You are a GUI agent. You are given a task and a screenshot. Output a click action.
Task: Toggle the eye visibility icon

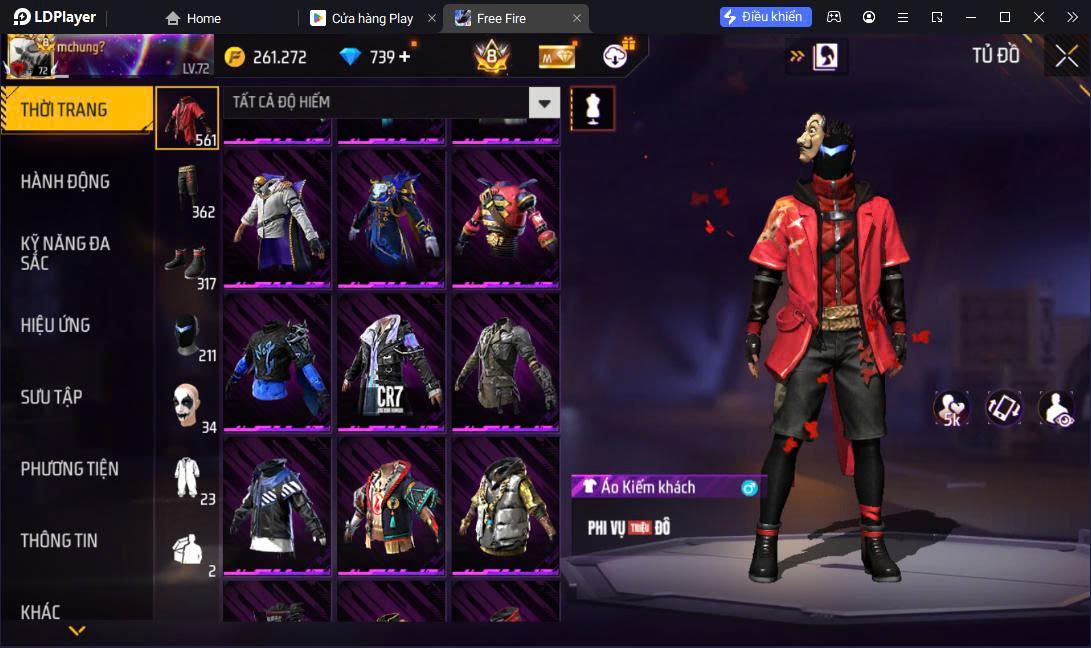click(x=1056, y=408)
